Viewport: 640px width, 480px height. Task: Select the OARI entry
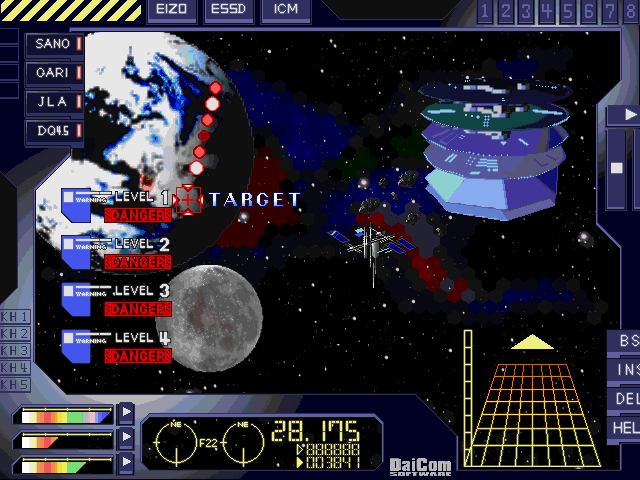(54, 73)
